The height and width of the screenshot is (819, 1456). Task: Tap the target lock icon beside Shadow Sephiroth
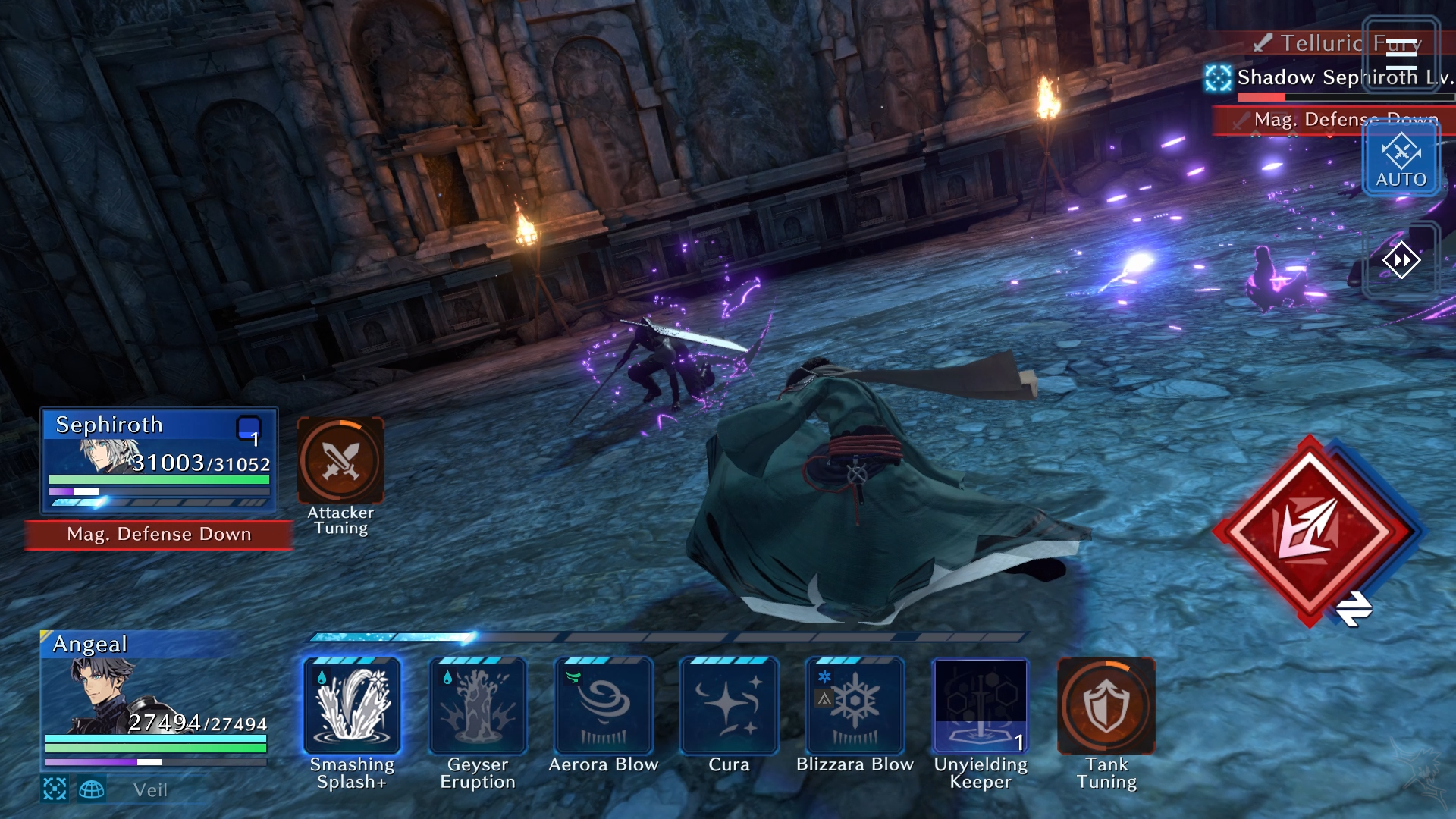click(1219, 77)
